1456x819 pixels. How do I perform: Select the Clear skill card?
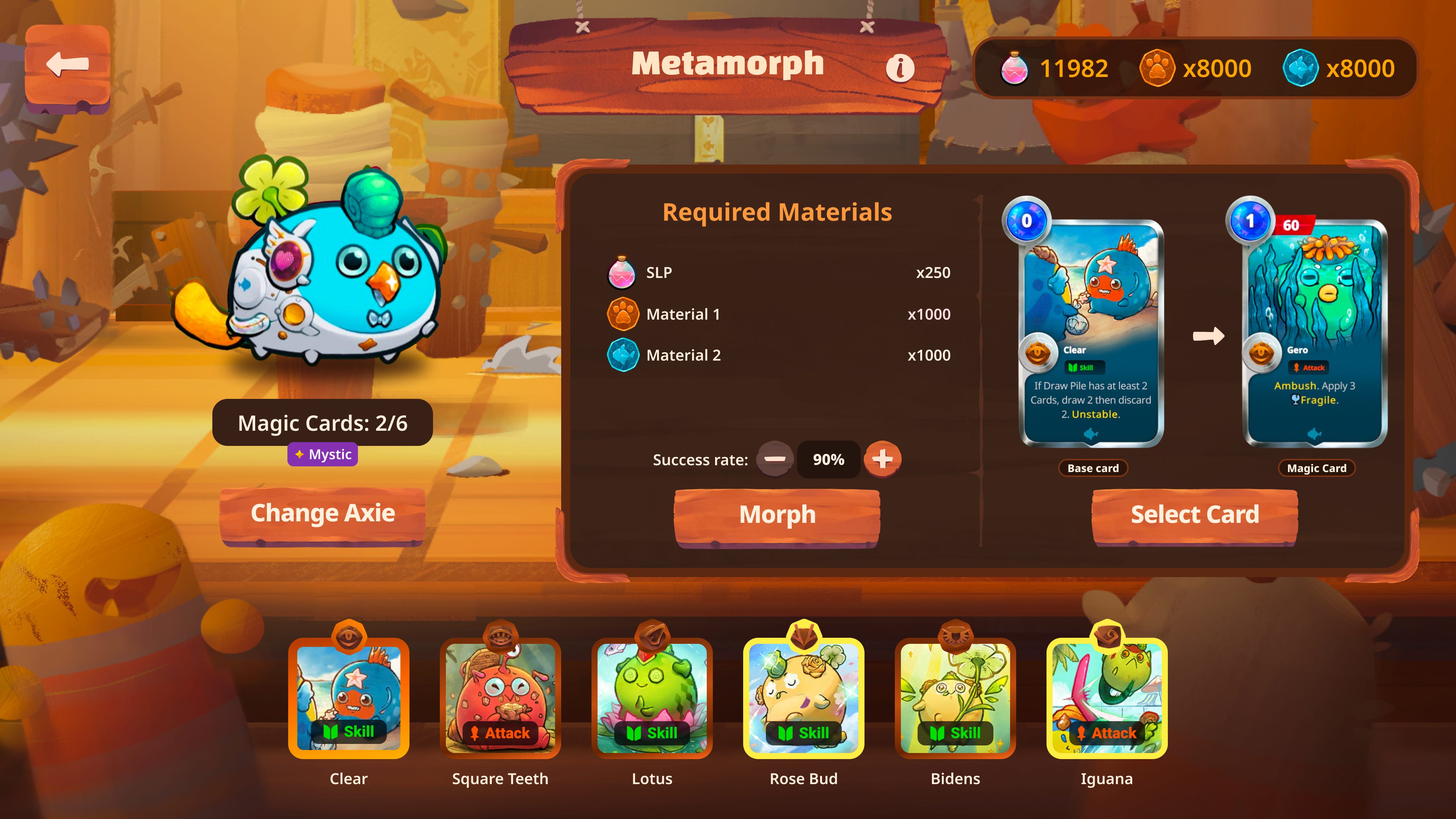[349, 698]
